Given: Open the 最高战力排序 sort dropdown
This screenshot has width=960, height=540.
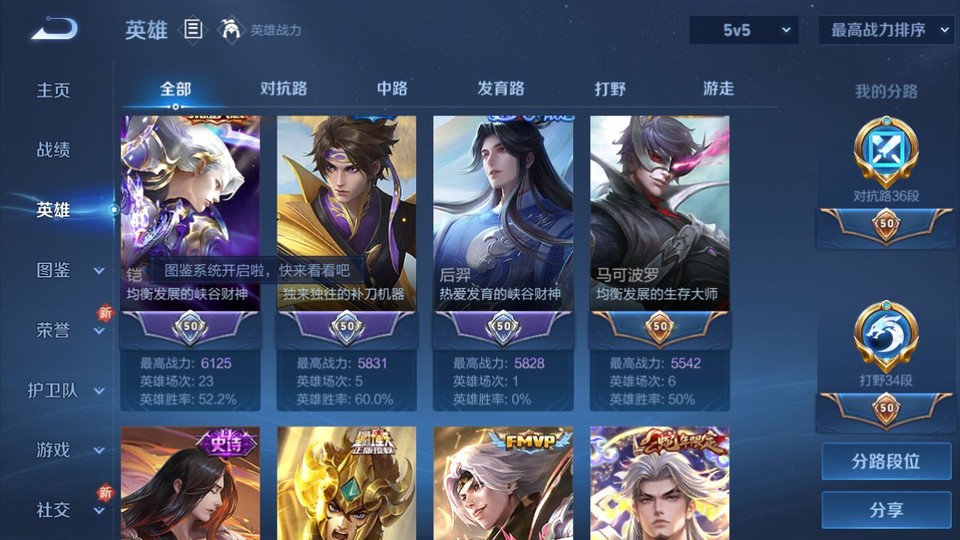Looking at the screenshot, I should point(886,30).
